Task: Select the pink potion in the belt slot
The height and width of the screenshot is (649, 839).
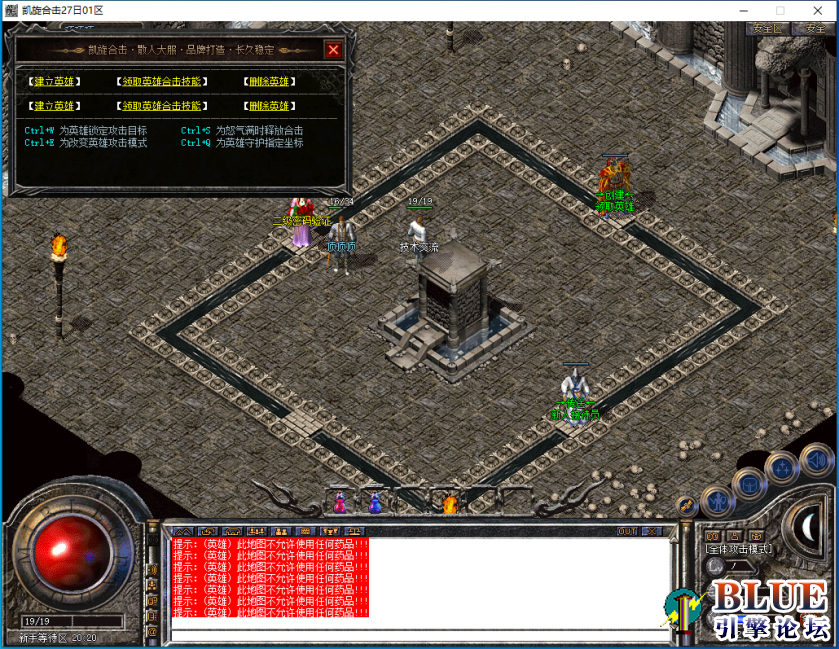Action: (x=339, y=501)
